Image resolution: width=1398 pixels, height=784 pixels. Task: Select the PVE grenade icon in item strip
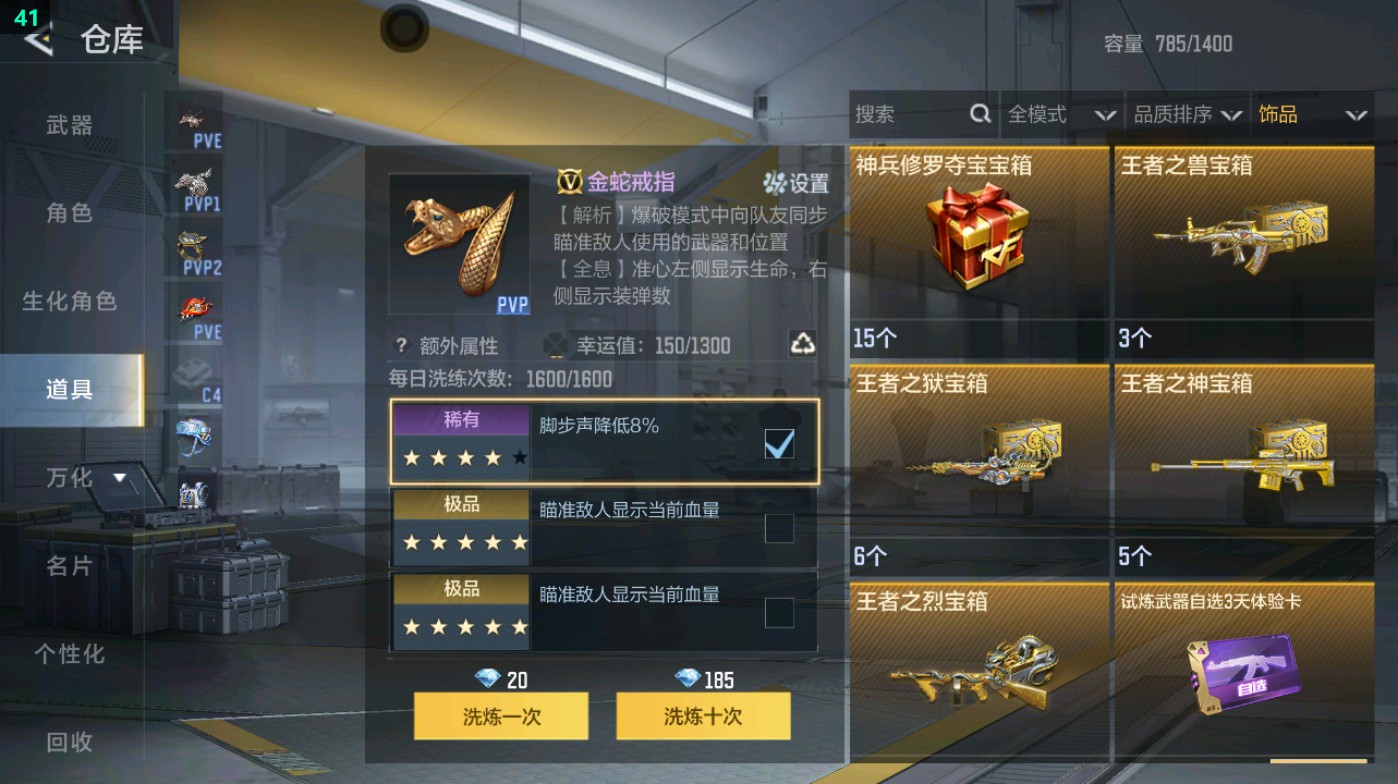(x=196, y=305)
